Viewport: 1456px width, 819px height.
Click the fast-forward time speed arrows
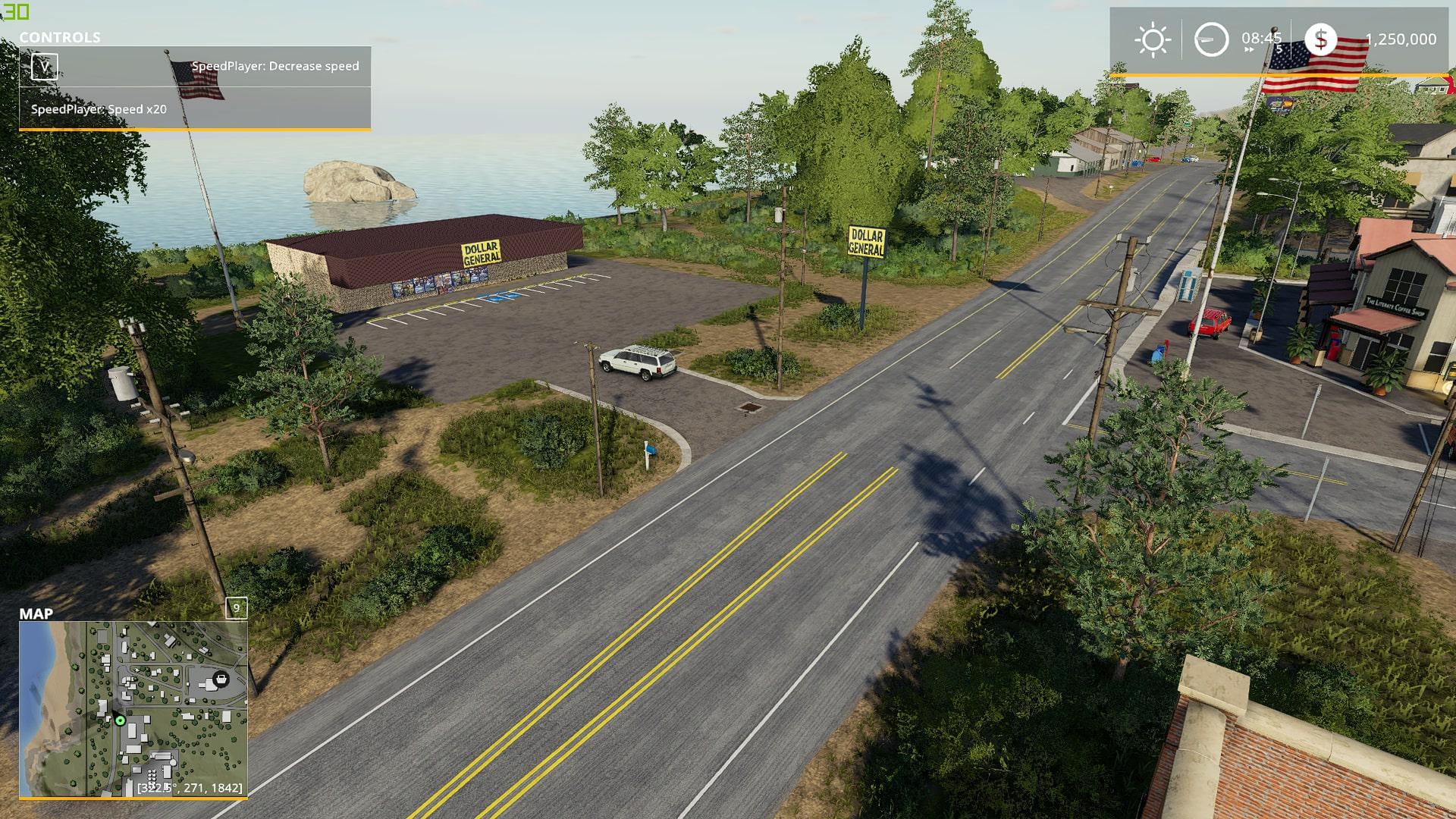pos(1248,48)
